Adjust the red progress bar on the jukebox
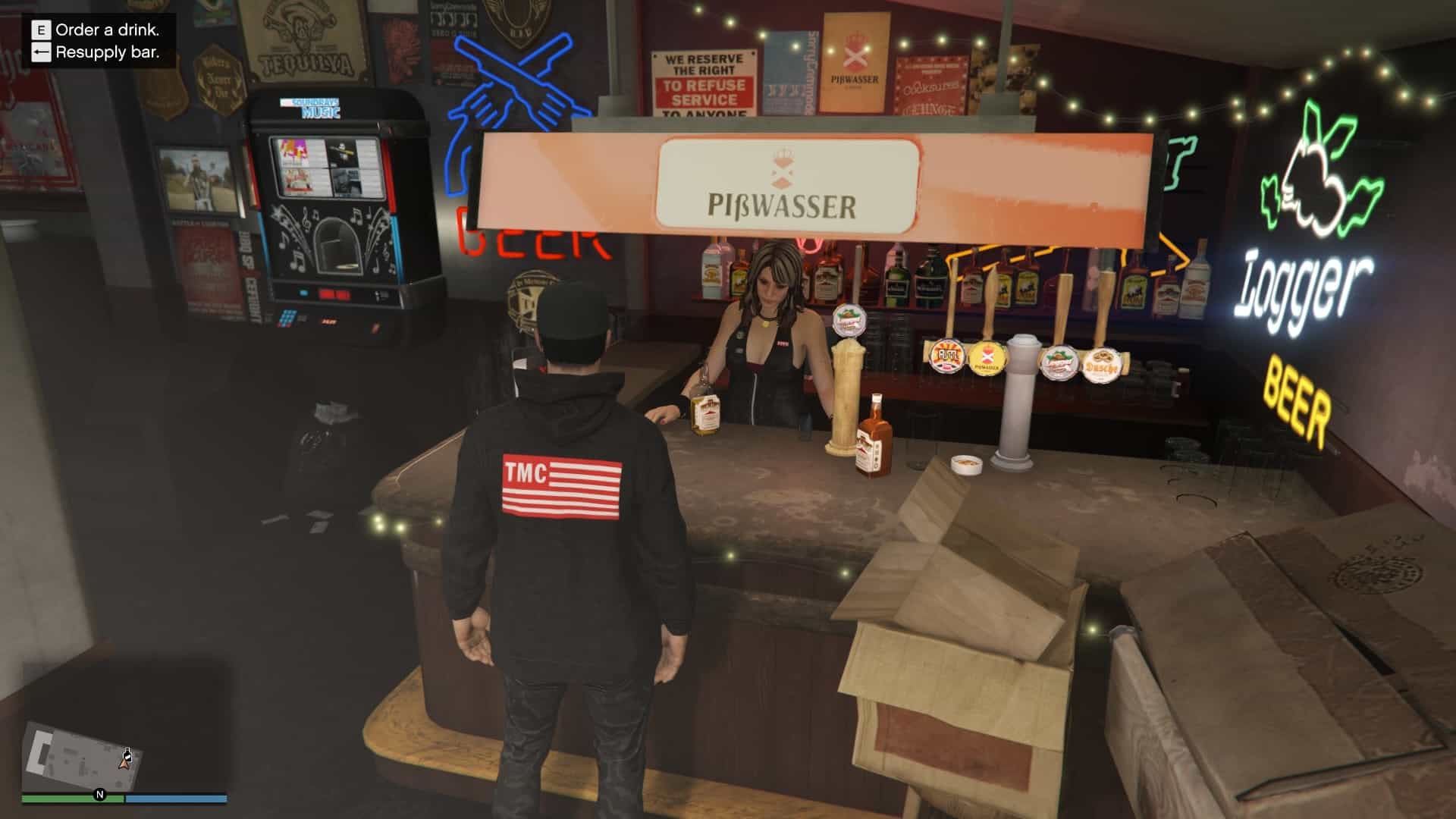This screenshot has width=1456, height=819. 334,296
